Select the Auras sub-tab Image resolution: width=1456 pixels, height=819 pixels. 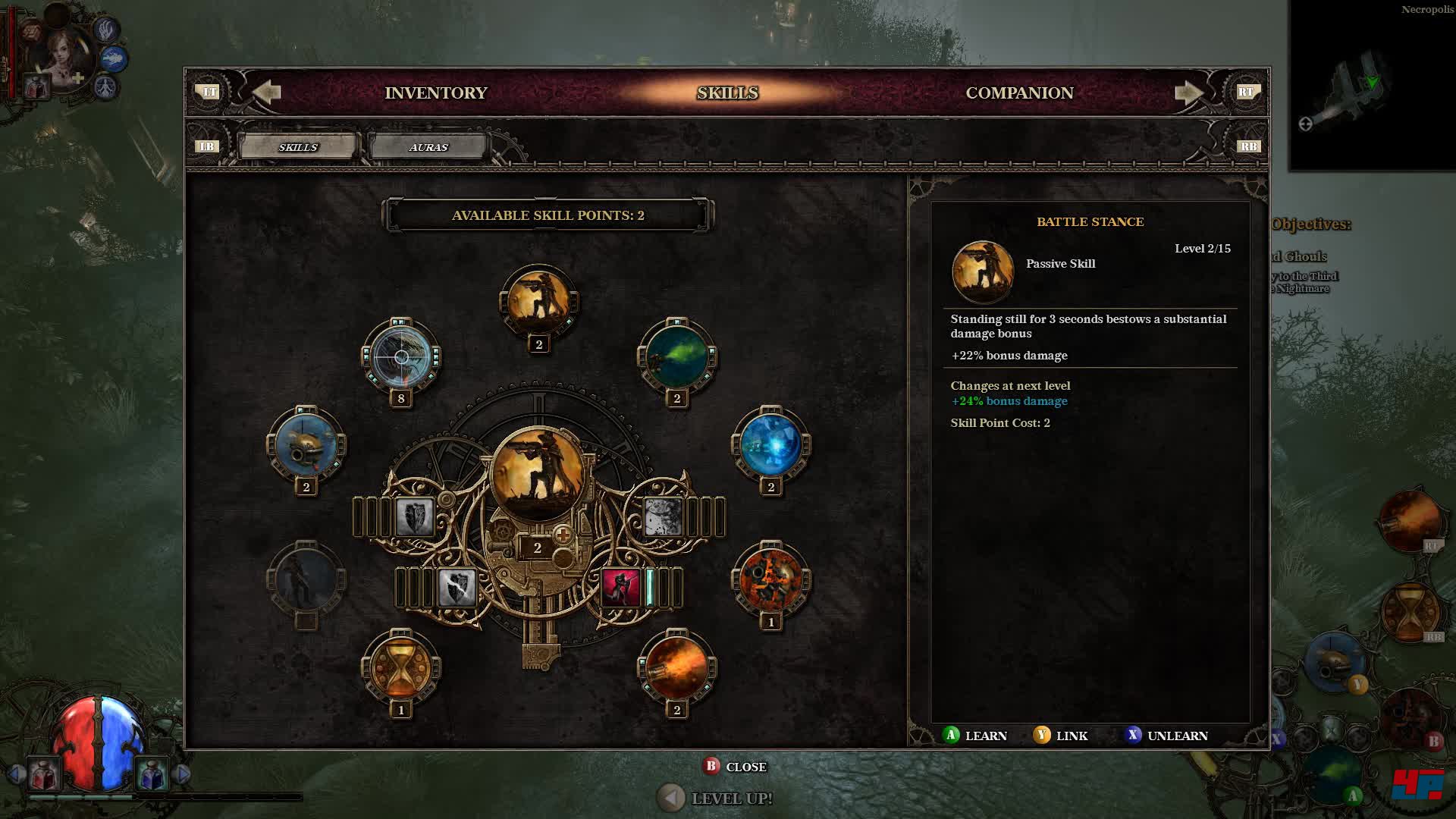point(428,147)
